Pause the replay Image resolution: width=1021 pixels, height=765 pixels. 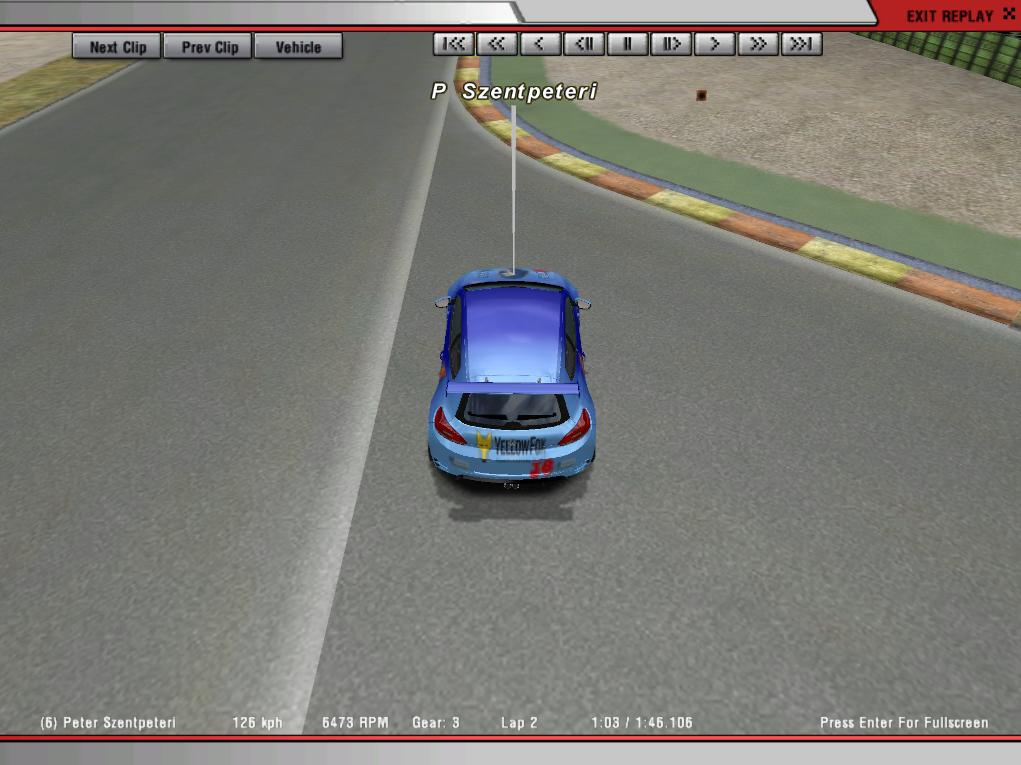[628, 44]
